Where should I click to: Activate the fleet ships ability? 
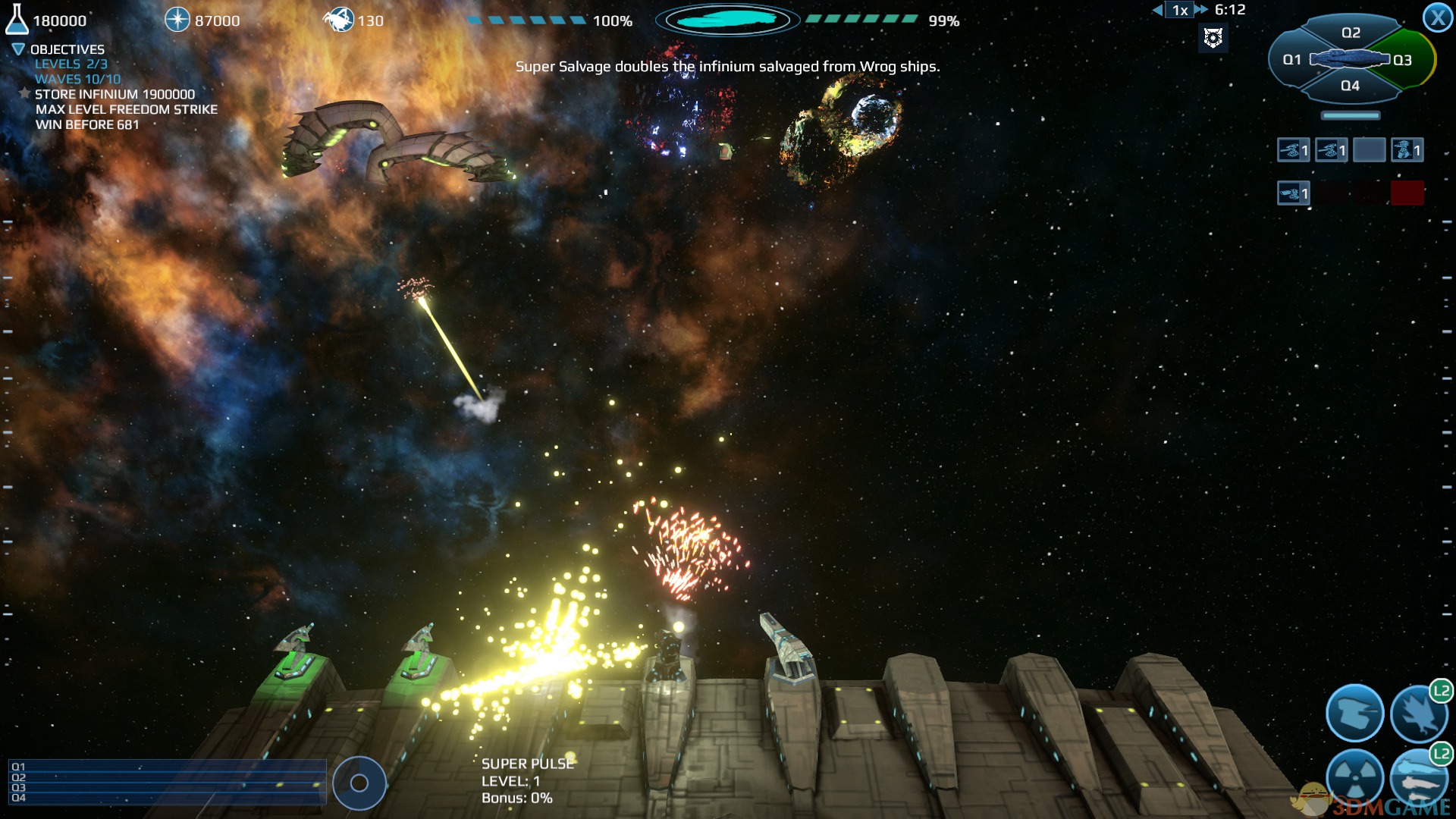(1418, 777)
